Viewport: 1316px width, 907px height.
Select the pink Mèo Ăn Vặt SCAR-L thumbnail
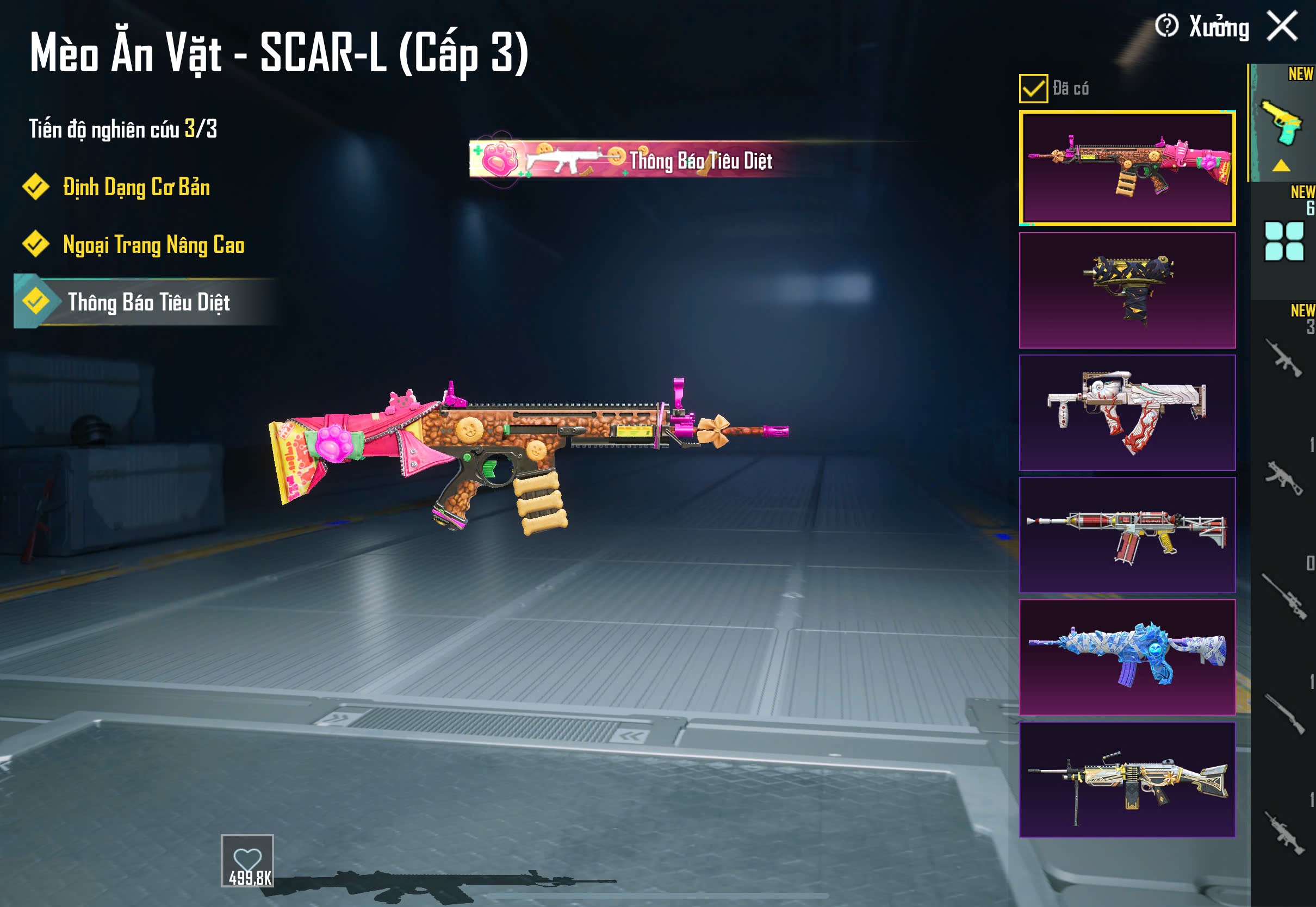tap(1127, 168)
